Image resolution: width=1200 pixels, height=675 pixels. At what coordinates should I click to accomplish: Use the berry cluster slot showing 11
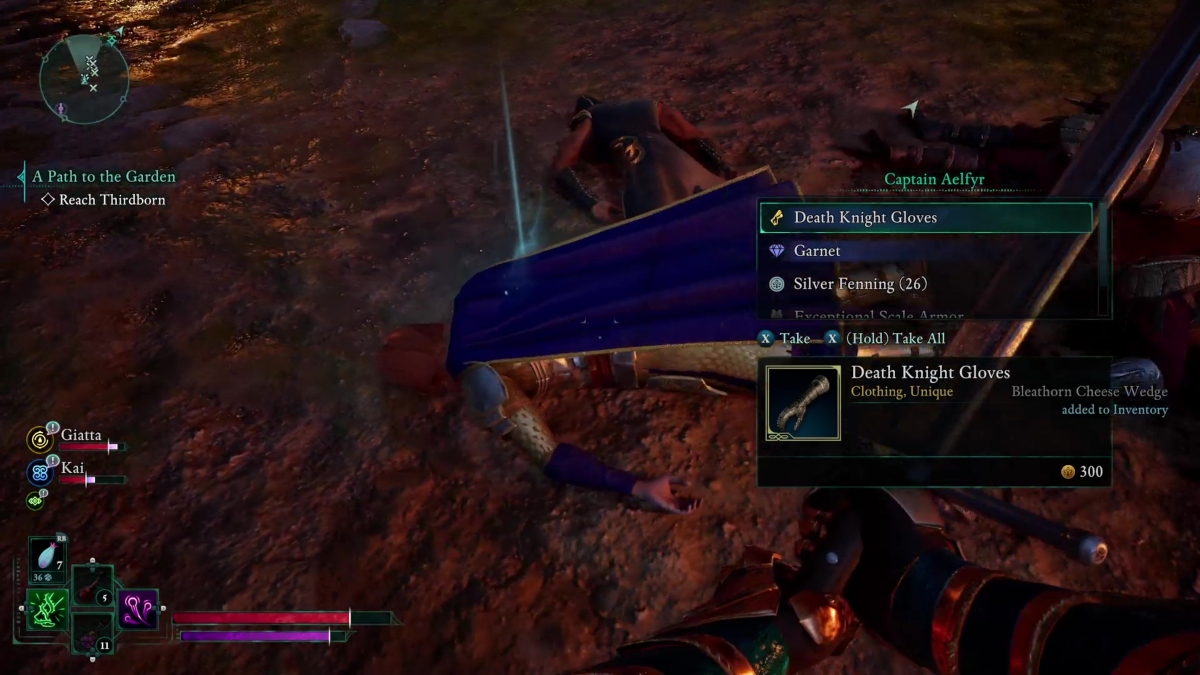(93, 633)
